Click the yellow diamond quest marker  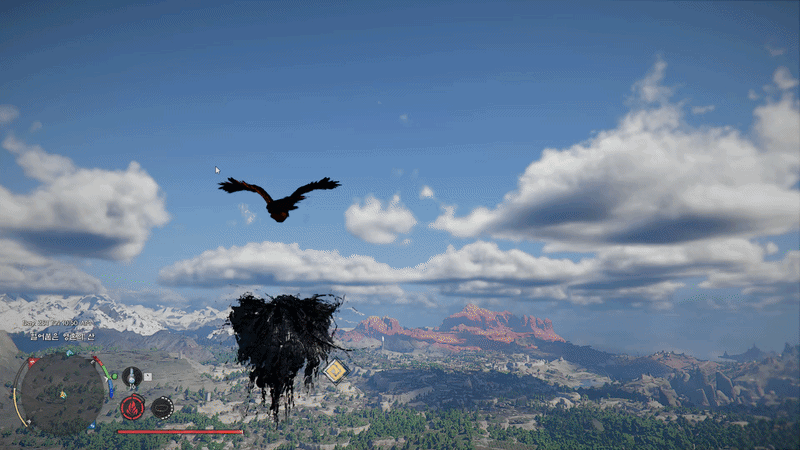click(x=335, y=371)
